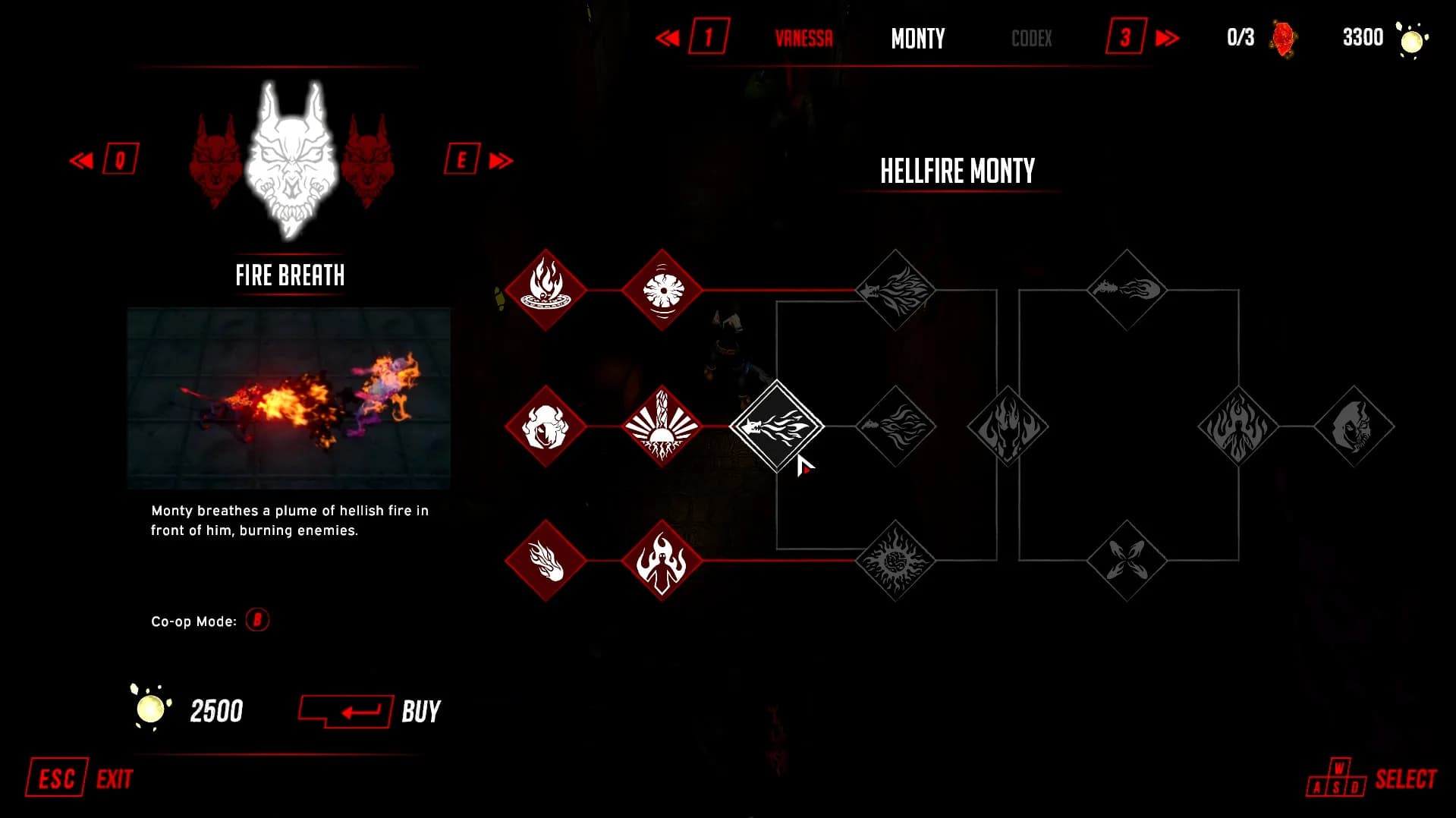
Task: Click the Fire Breath preview image
Action: [290, 396]
